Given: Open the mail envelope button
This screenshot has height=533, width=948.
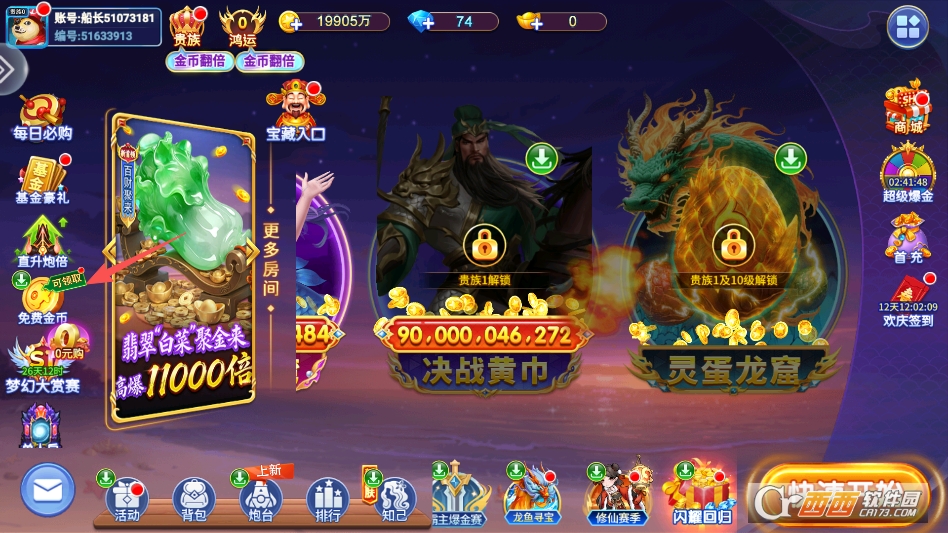Looking at the screenshot, I should click(47, 490).
